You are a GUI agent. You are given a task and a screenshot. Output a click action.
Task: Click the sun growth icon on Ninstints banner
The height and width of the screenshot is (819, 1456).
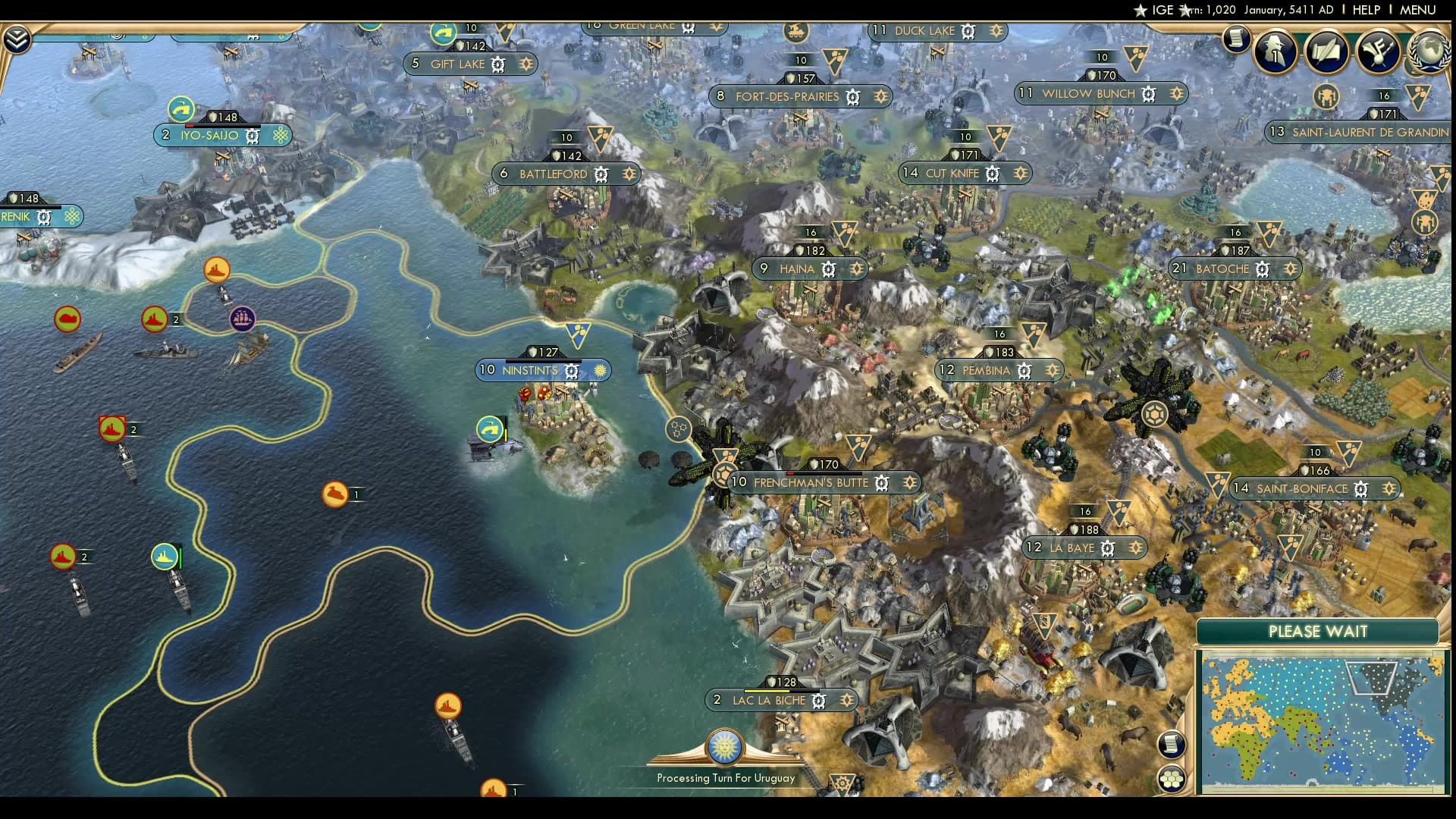pos(599,371)
